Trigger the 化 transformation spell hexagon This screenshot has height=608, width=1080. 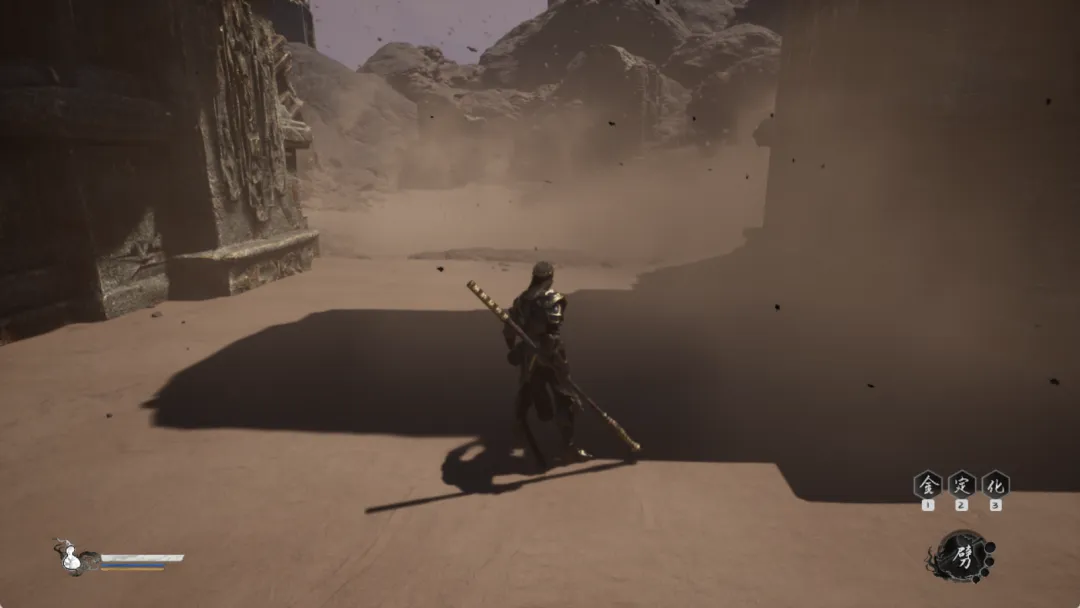(995, 485)
